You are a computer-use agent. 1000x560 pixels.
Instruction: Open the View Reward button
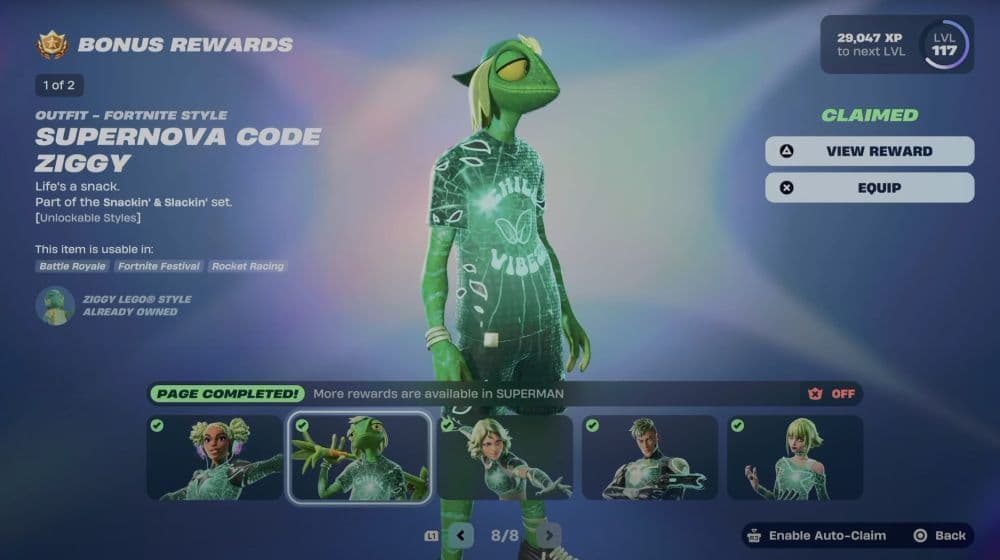(x=869, y=151)
